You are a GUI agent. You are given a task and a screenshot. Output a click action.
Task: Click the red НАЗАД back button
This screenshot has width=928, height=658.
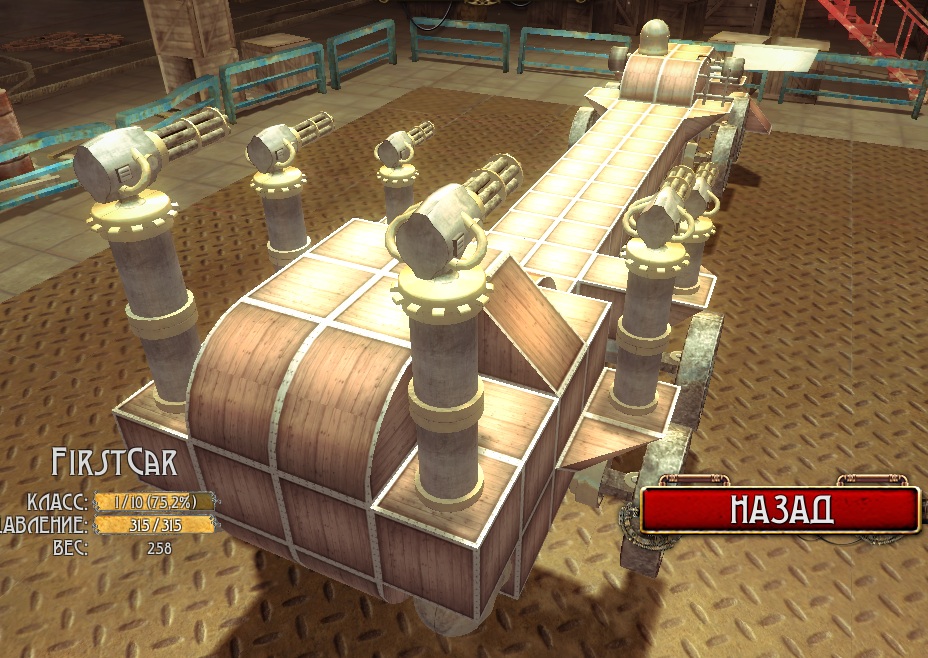(x=780, y=509)
